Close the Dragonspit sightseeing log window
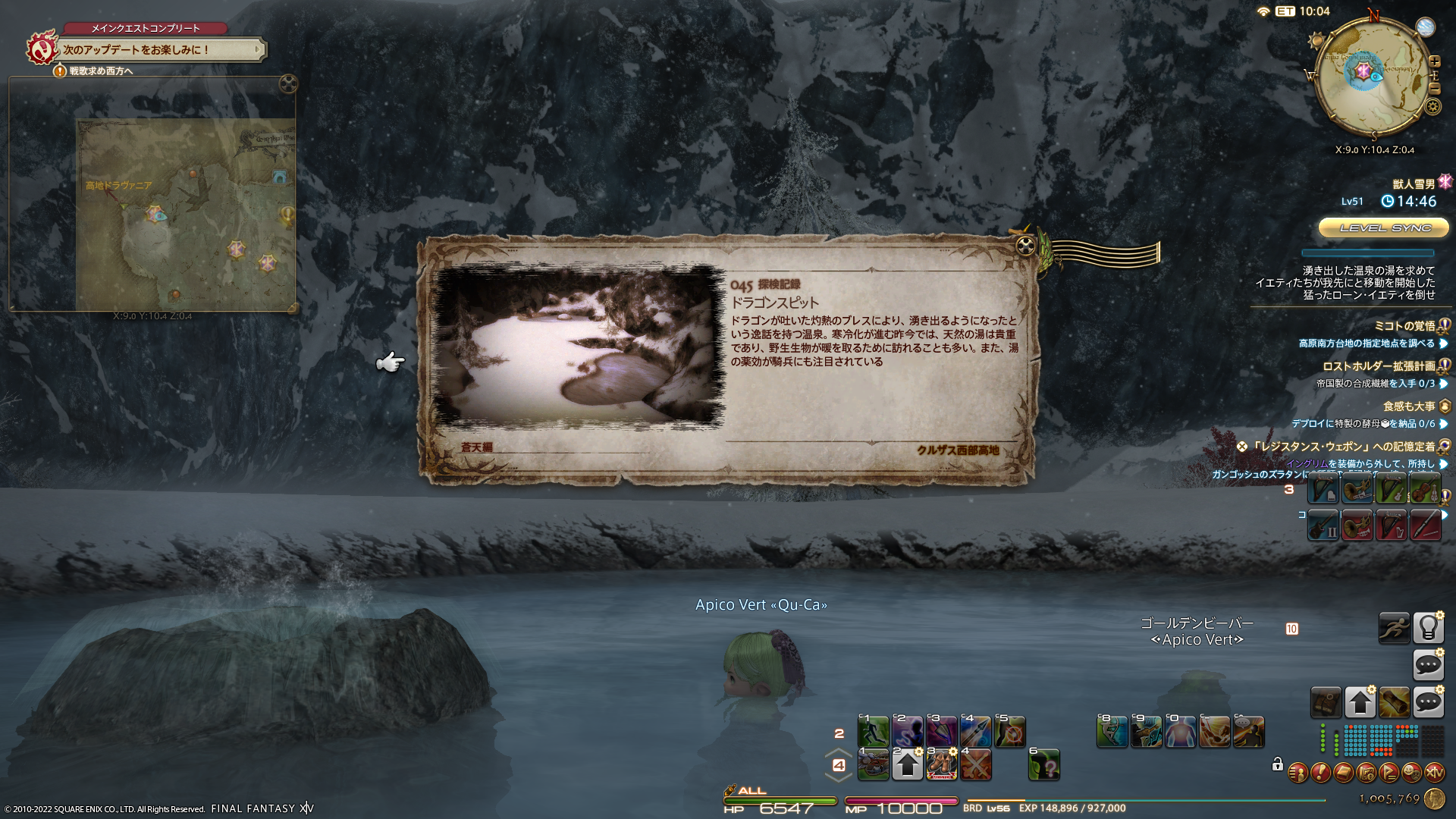The image size is (1456, 819). click(x=1025, y=245)
